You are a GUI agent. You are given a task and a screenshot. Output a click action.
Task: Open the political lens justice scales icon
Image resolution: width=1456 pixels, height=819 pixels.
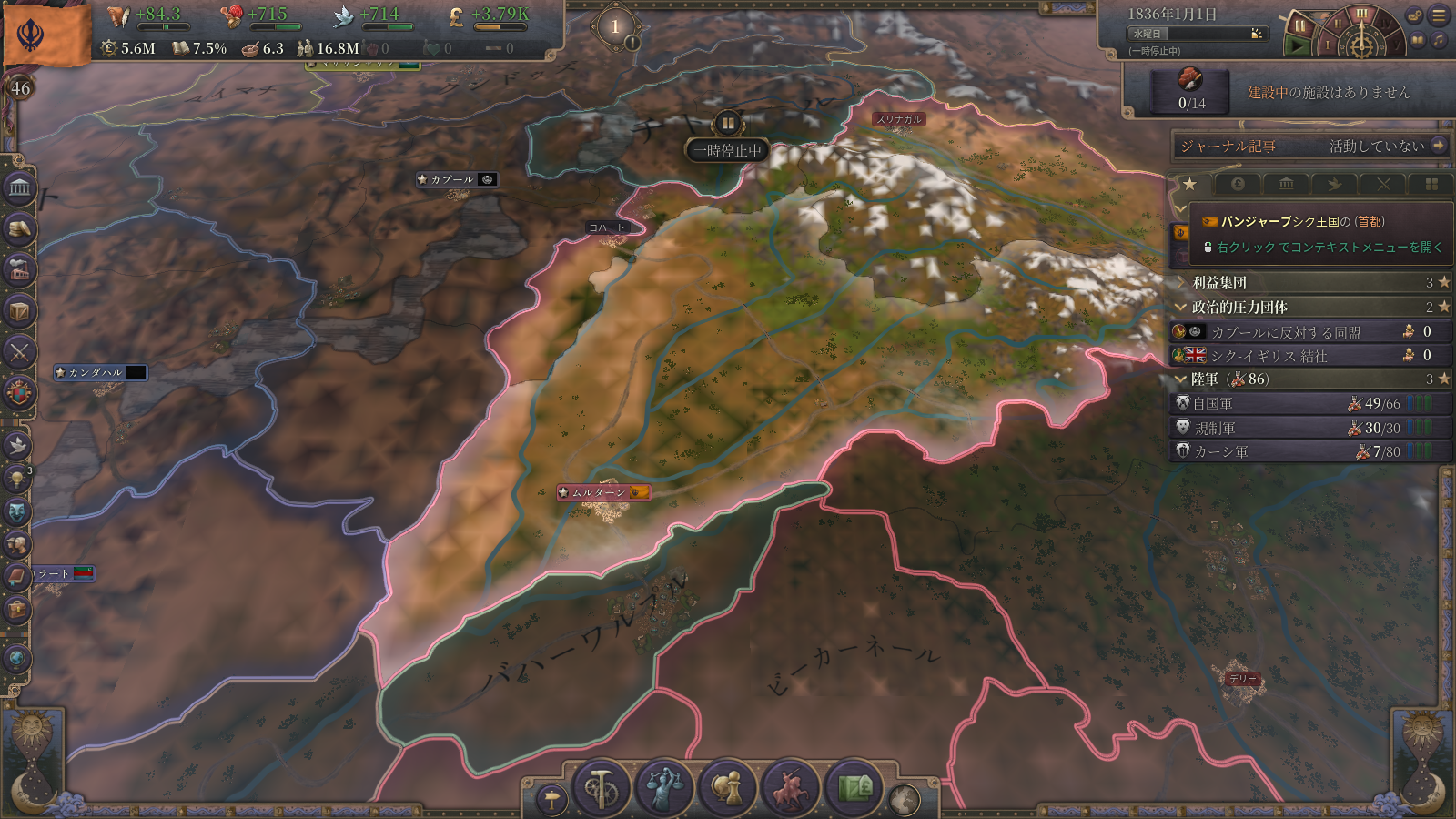664,788
